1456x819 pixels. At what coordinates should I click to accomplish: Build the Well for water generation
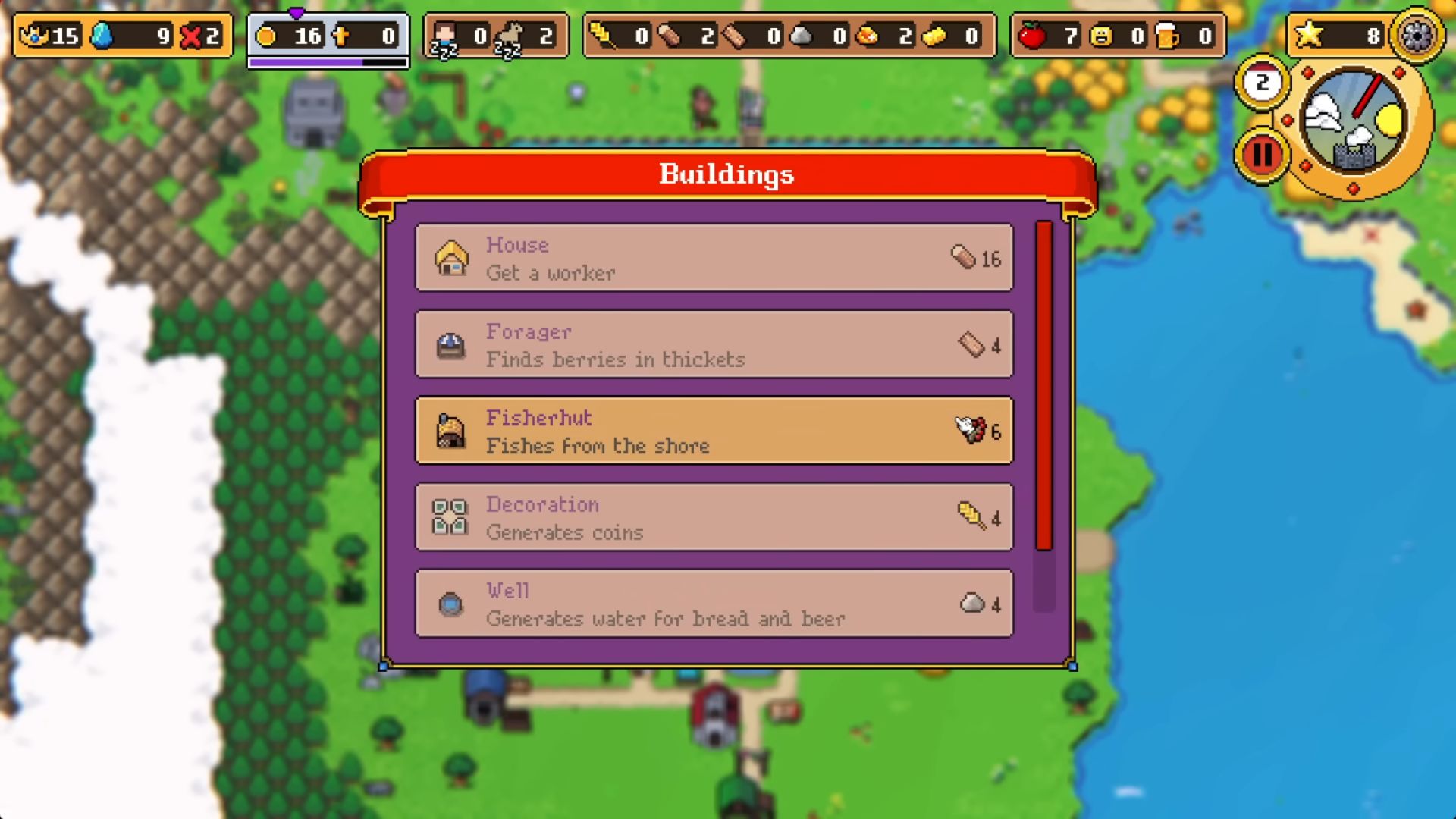point(713,604)
